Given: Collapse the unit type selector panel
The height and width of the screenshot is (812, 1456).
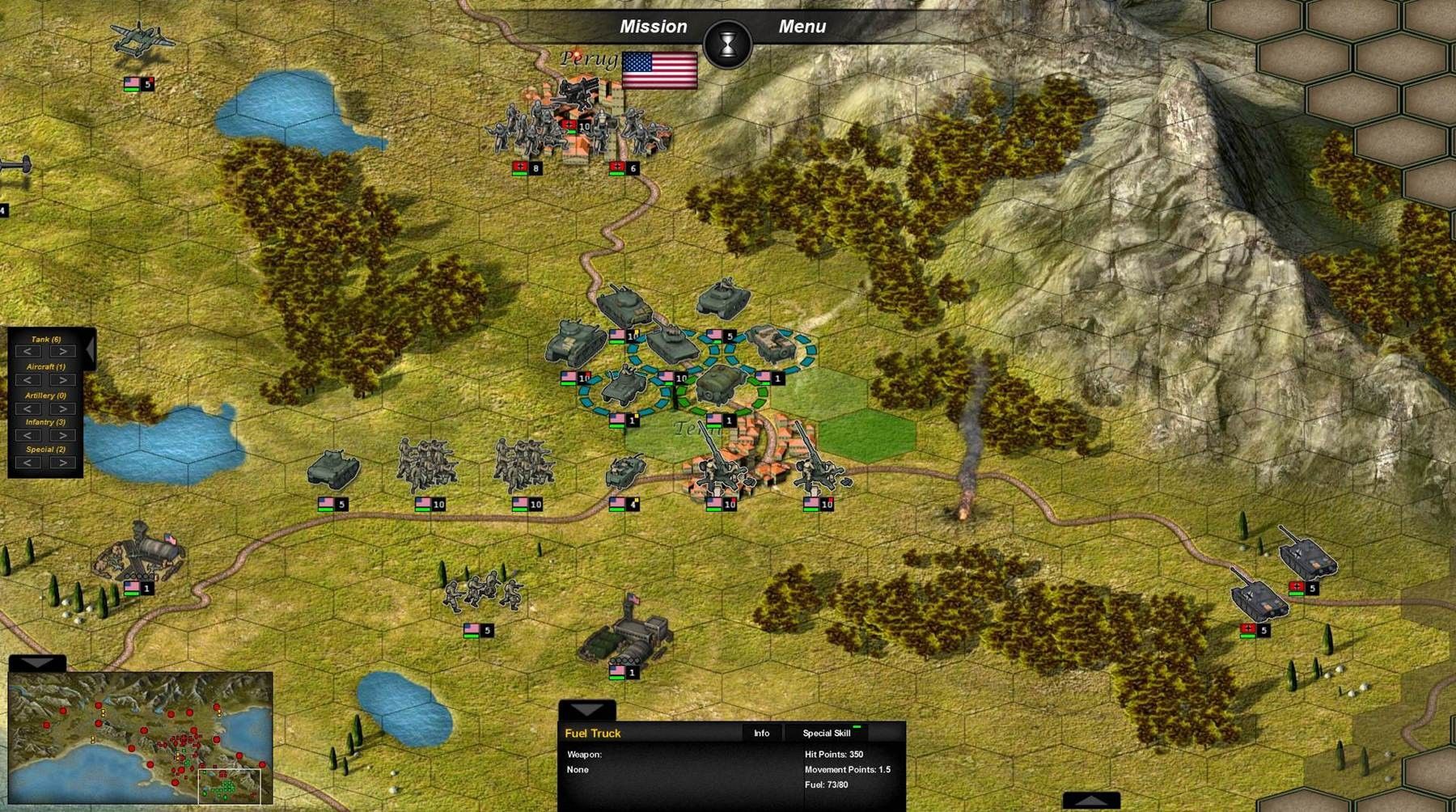Looking at the screenshot, I should point(91,349).
